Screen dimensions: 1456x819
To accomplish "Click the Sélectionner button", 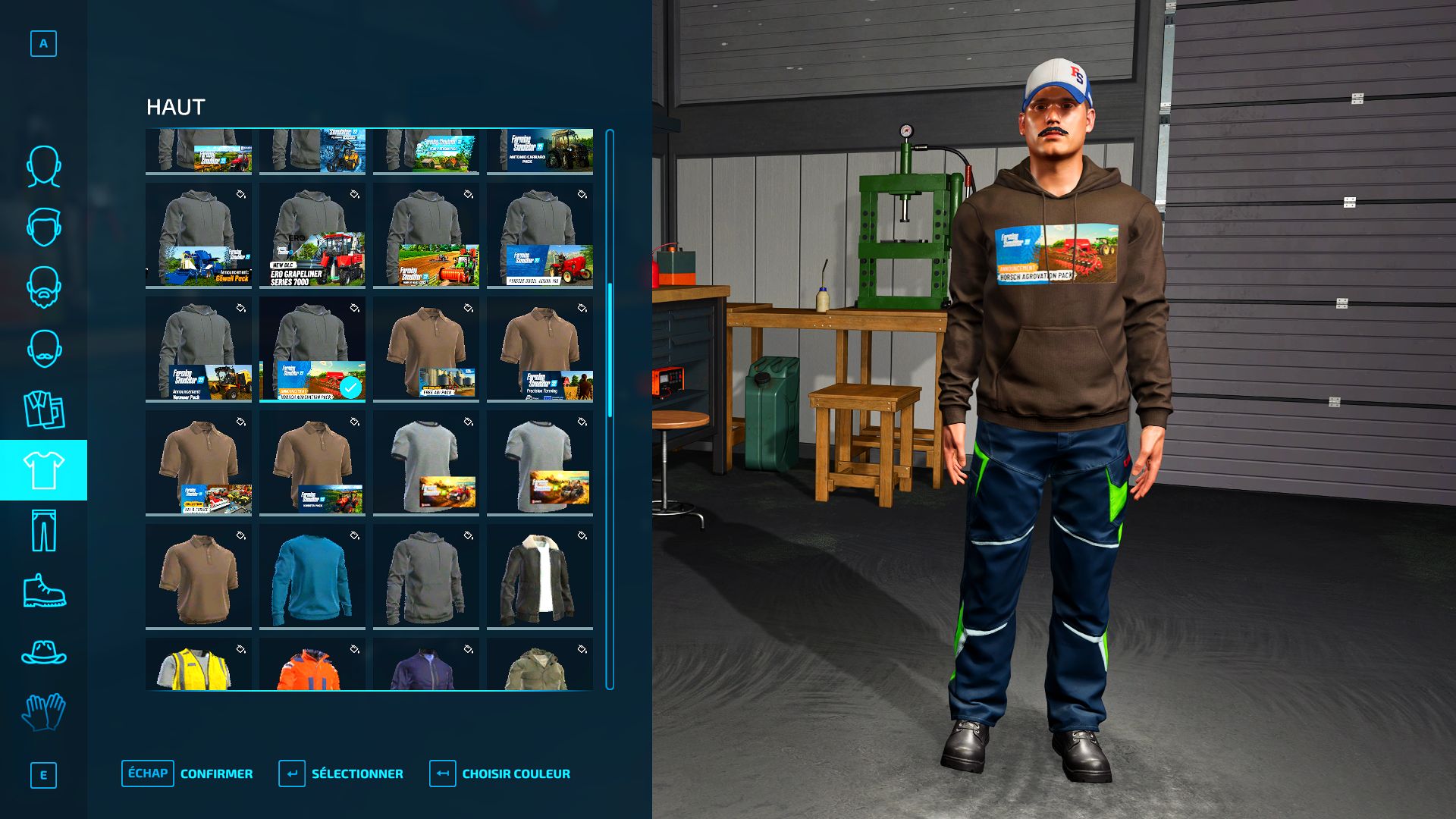I will (341, 773).
